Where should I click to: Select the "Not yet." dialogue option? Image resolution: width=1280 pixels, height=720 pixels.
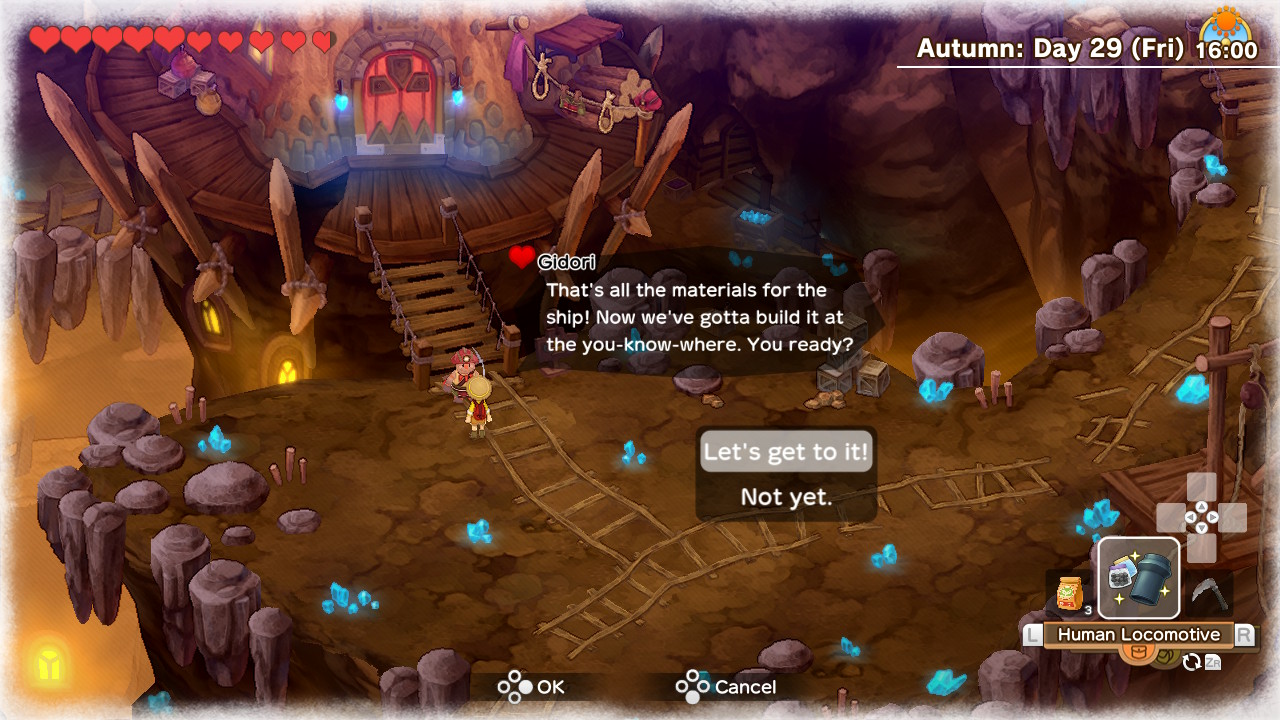click(786, 497)
